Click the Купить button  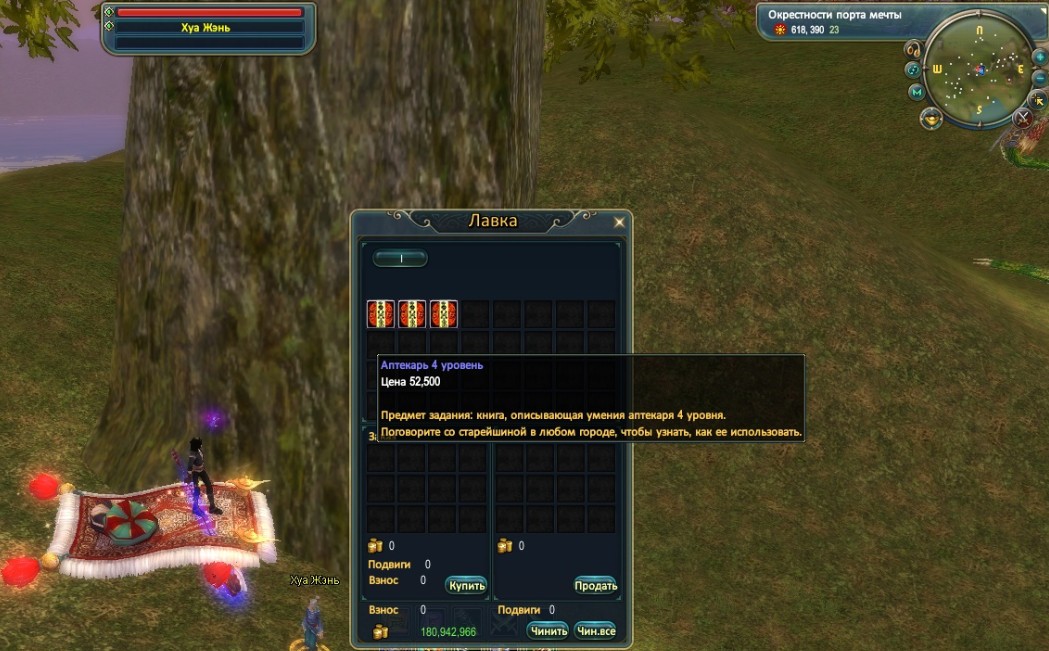pos(466,585)
